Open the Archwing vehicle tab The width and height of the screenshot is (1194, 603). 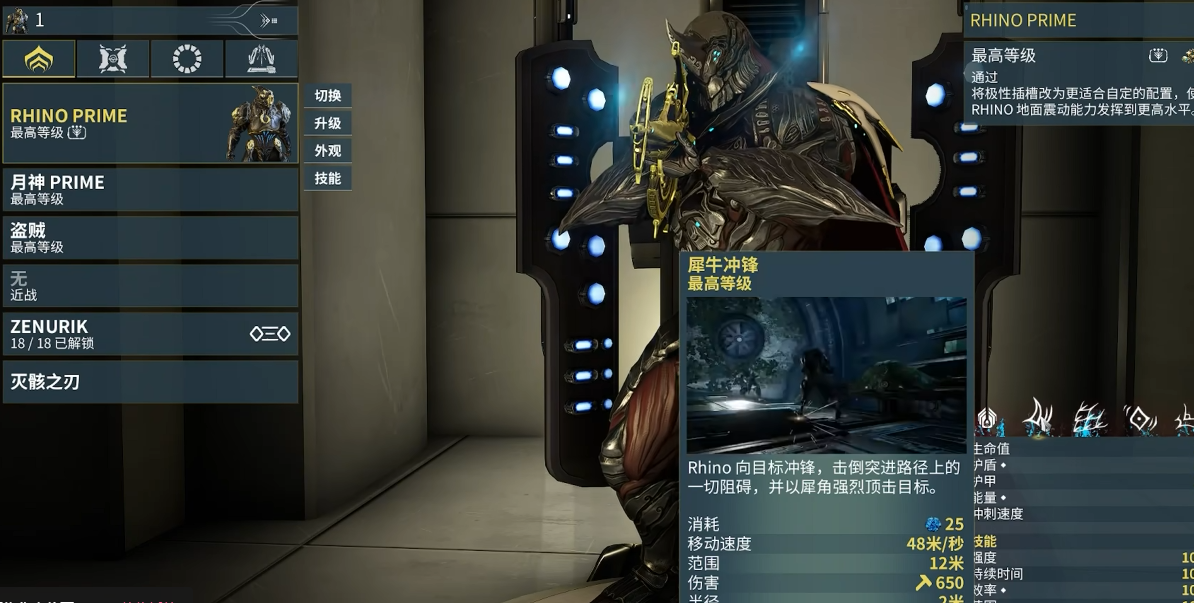261,60
